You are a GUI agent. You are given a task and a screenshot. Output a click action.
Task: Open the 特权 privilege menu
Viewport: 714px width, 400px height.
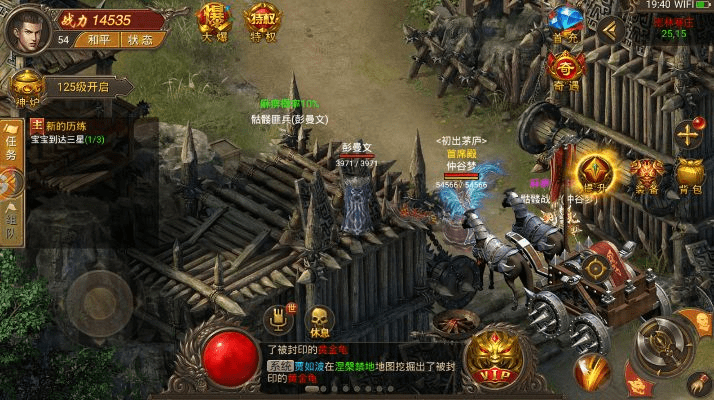coord(262,22)
